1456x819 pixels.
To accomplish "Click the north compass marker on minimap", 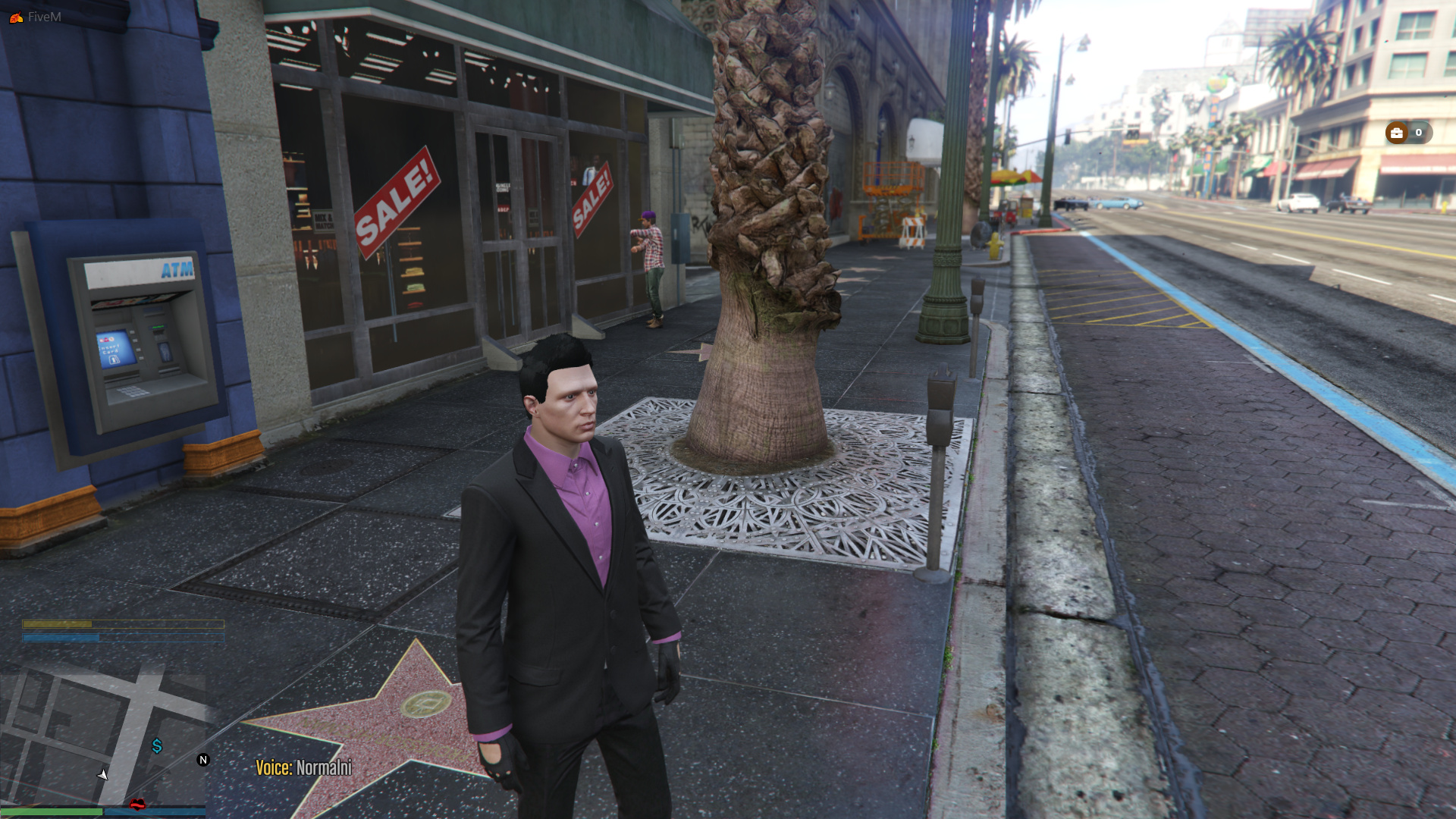I will tap(203, 760).
